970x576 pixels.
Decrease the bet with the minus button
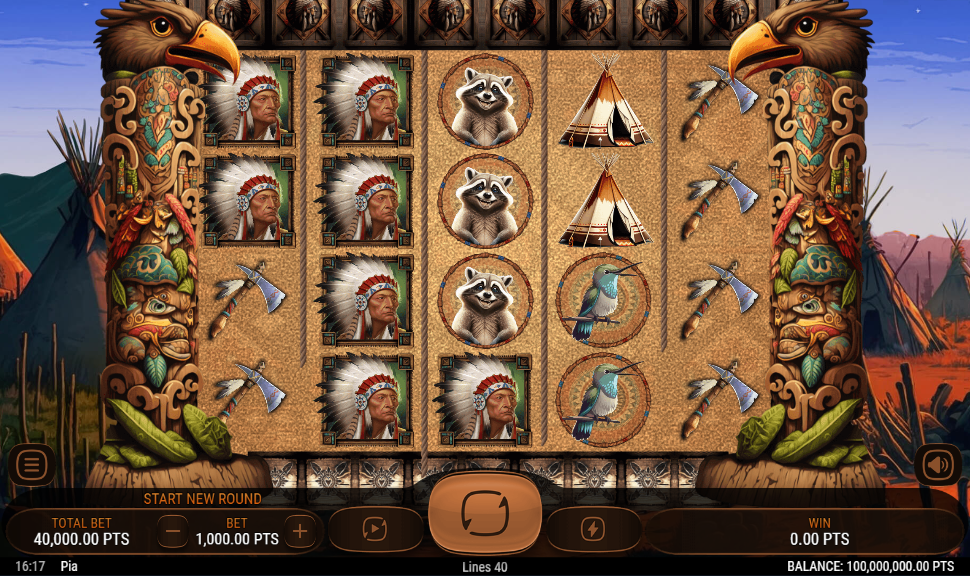coord(172,531)
